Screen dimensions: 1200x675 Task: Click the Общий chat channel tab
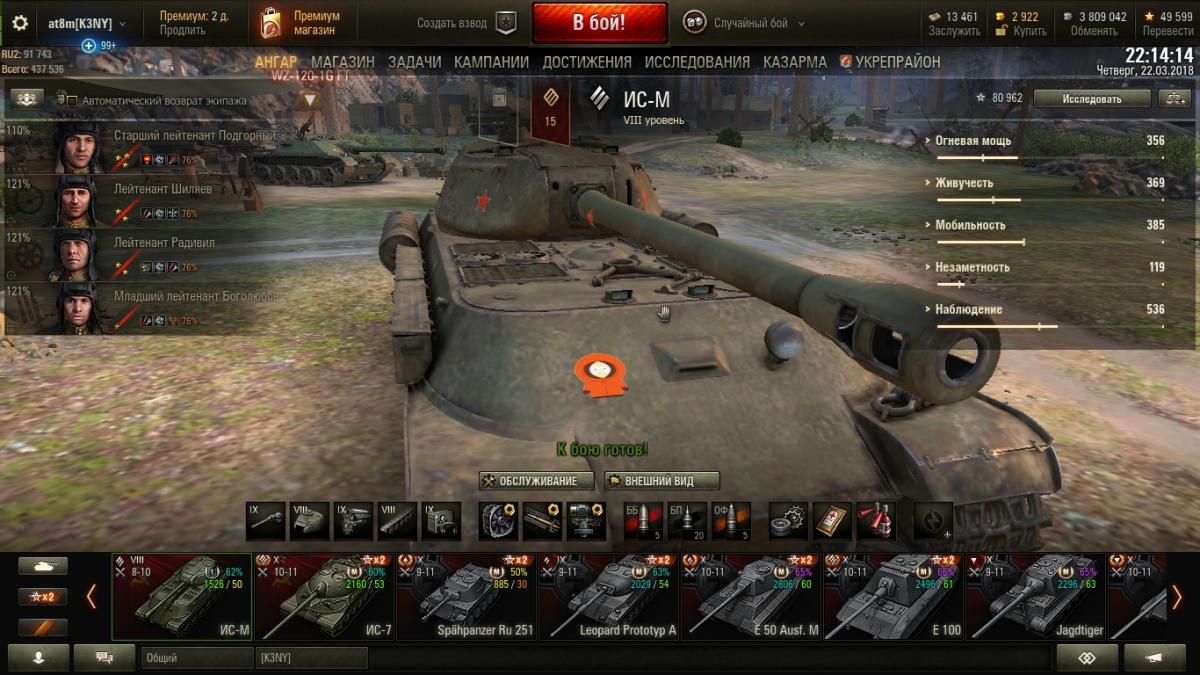(196, 658)
